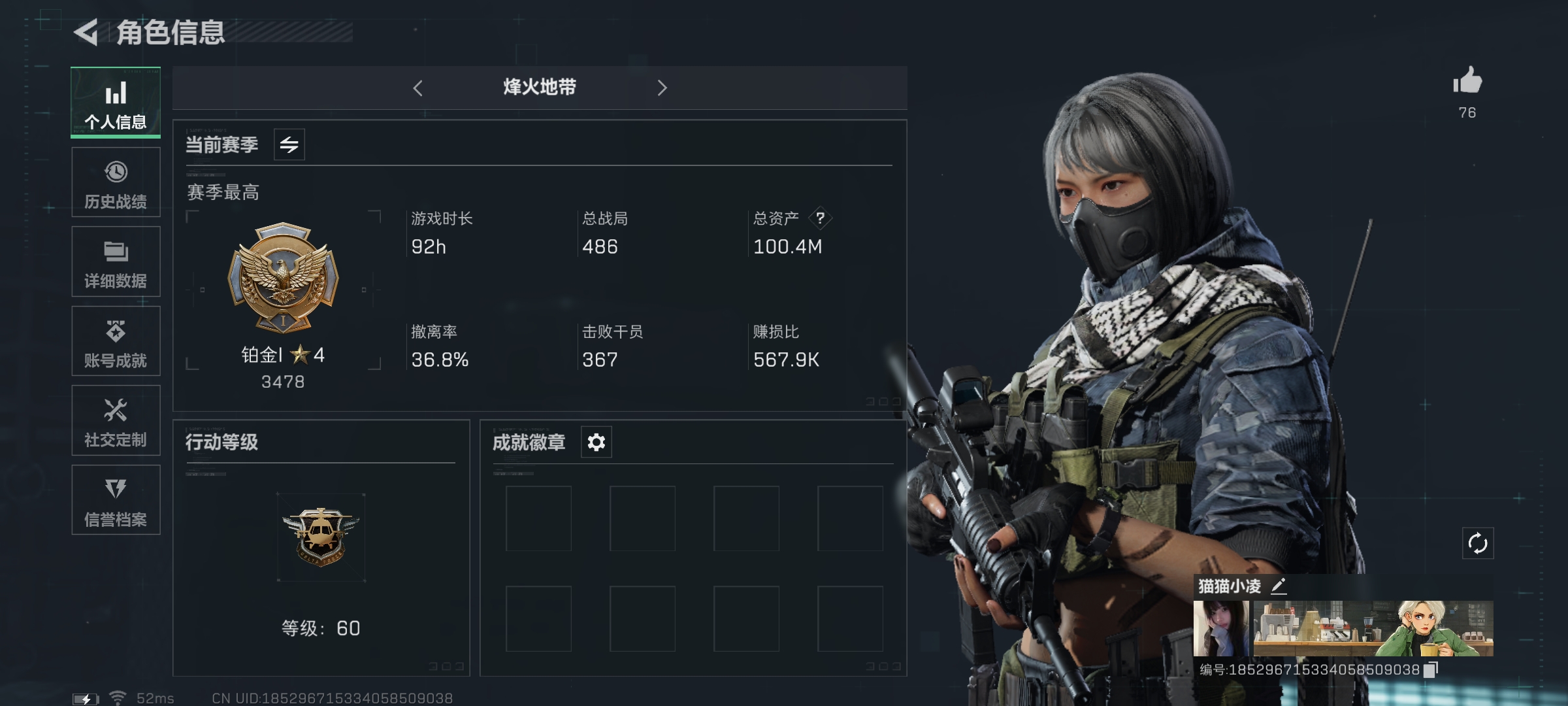Switch to the next game mode with the right arrow
This screenshot has width=1568, height=706.
click(662, 88)
